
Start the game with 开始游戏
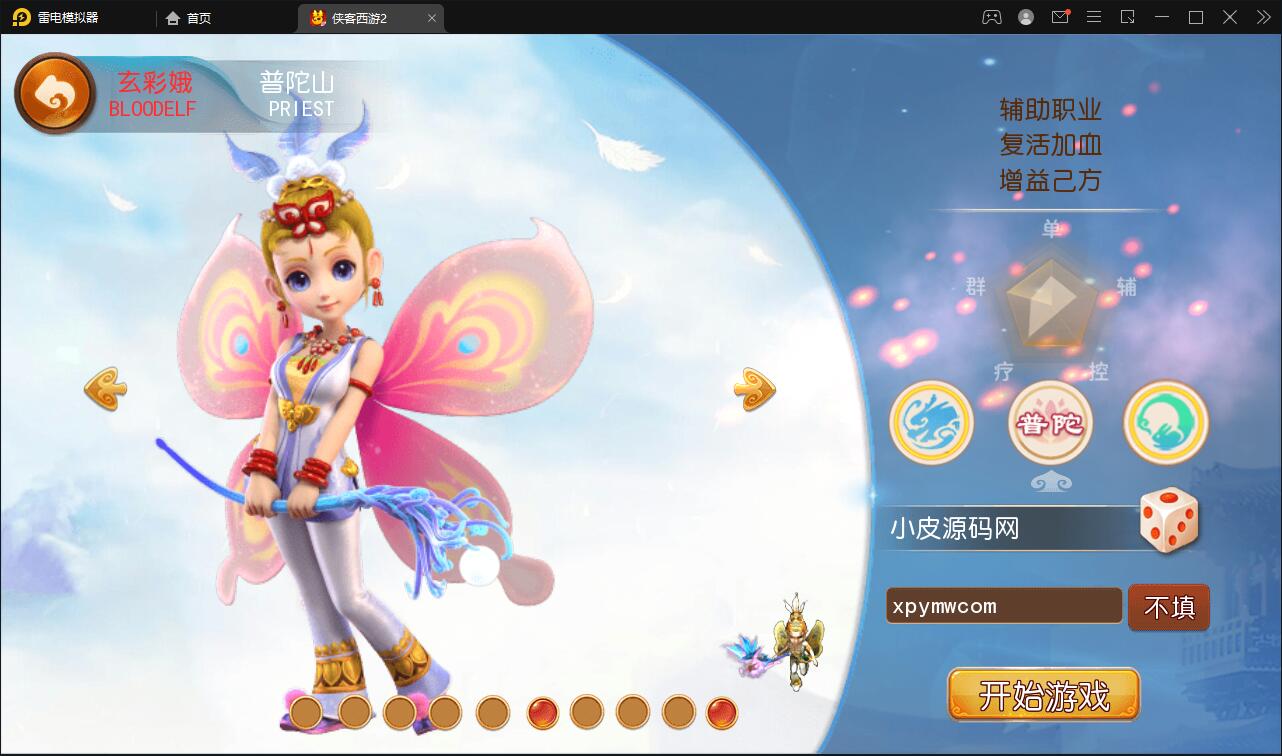[x=1043, y=694]
